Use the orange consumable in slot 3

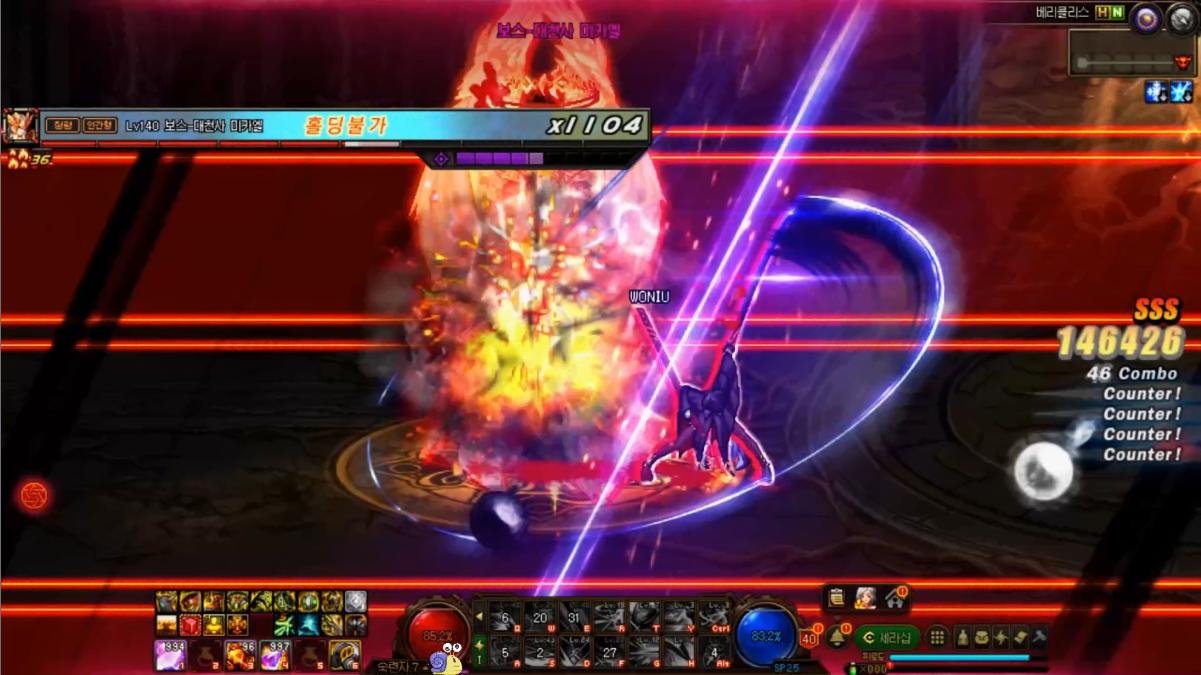pos(238,655)
